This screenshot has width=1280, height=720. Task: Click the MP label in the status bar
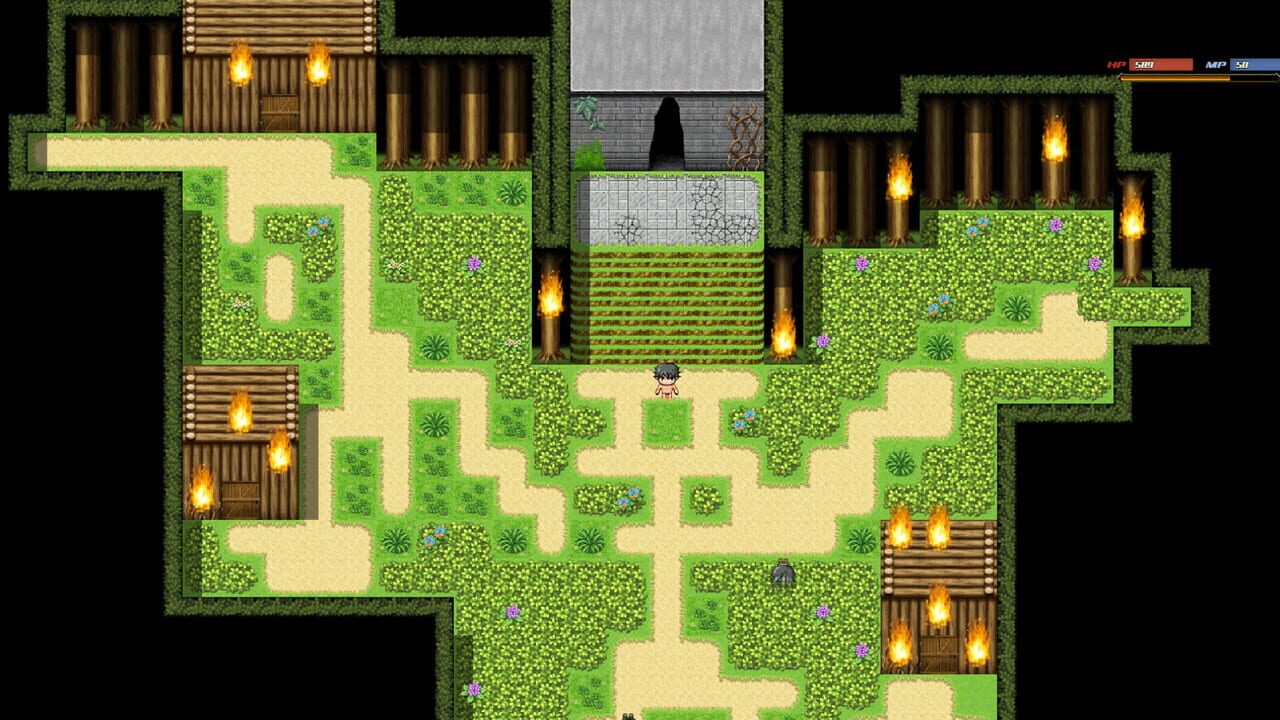(x=1215, y=62)
